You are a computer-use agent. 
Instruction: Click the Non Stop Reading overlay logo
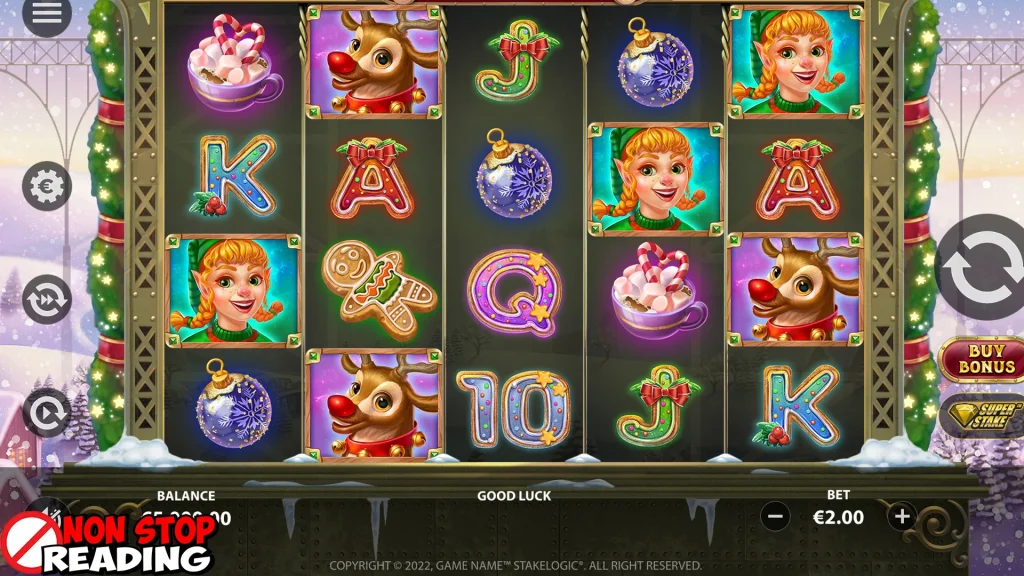click(108, 545)
